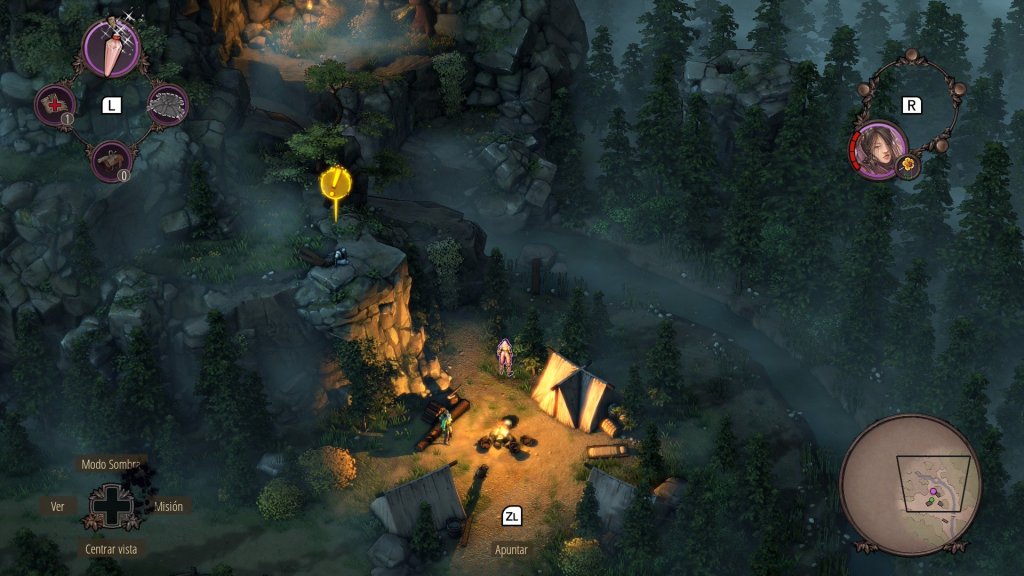Screen dimensions: 1024x576
Task: Select the woman's character portrait
Action: 879,150
